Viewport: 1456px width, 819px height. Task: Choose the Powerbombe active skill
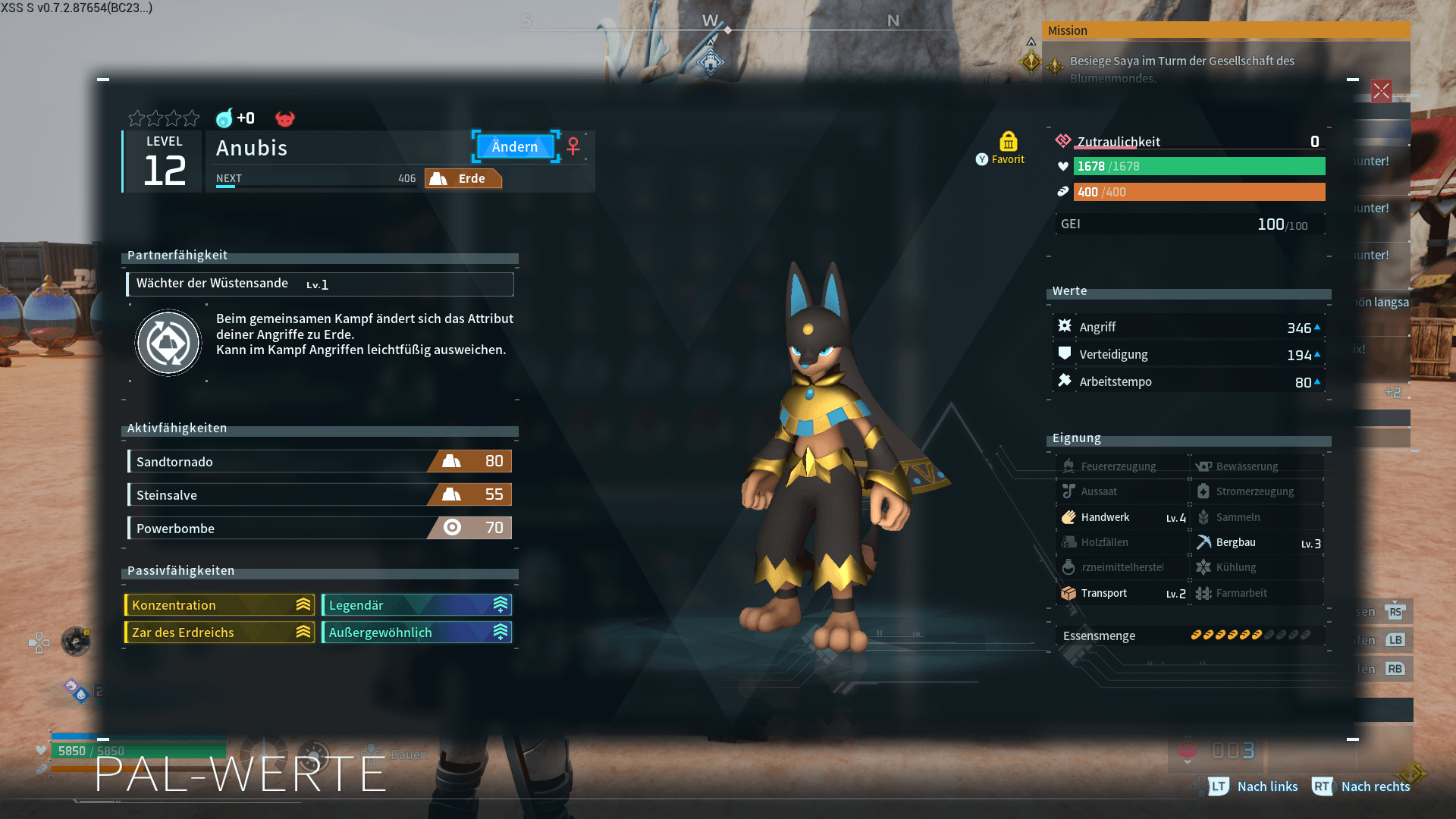click(x=319, y=528)
